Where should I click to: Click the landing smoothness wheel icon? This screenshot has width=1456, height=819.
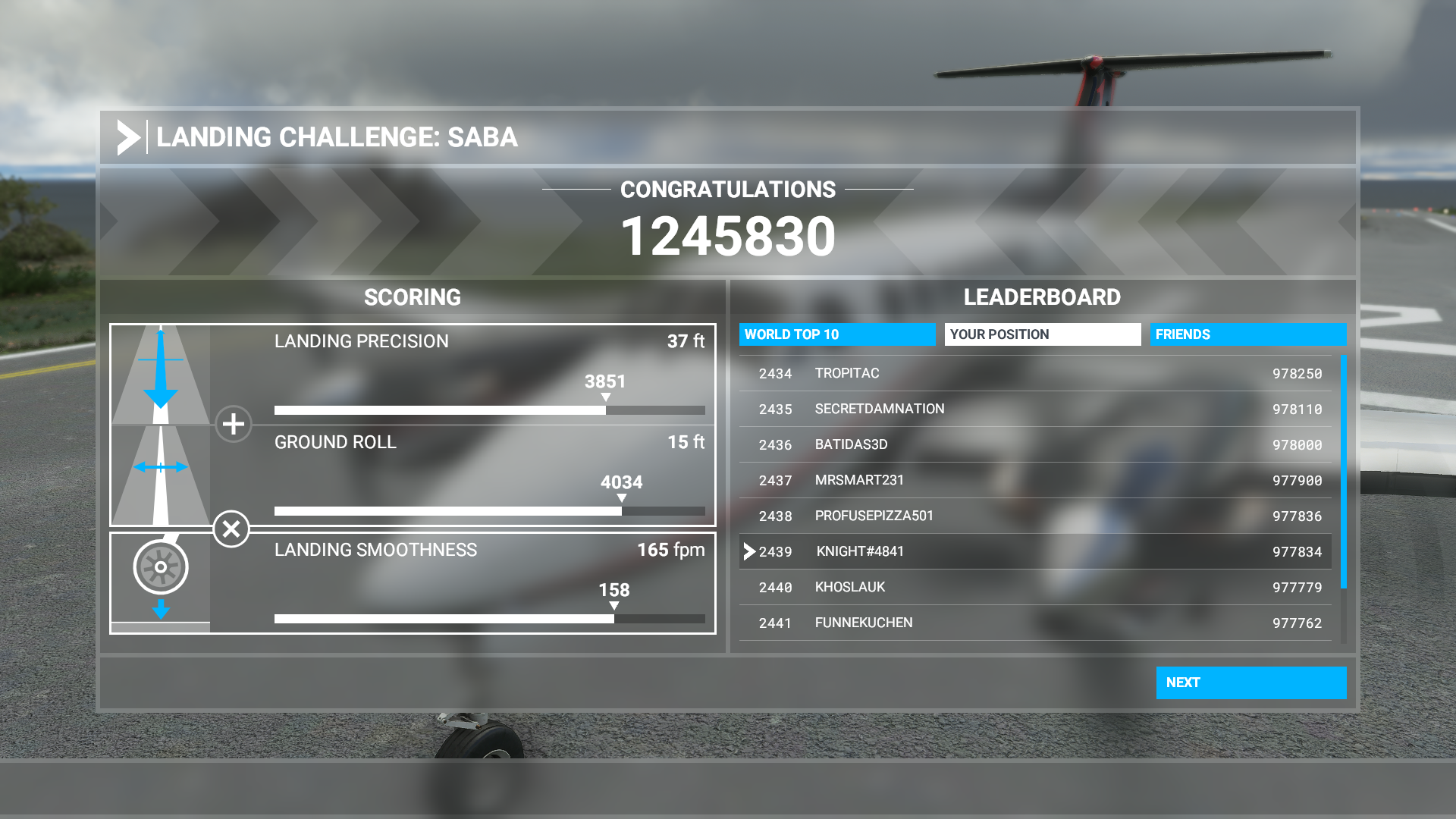(160, 567)
